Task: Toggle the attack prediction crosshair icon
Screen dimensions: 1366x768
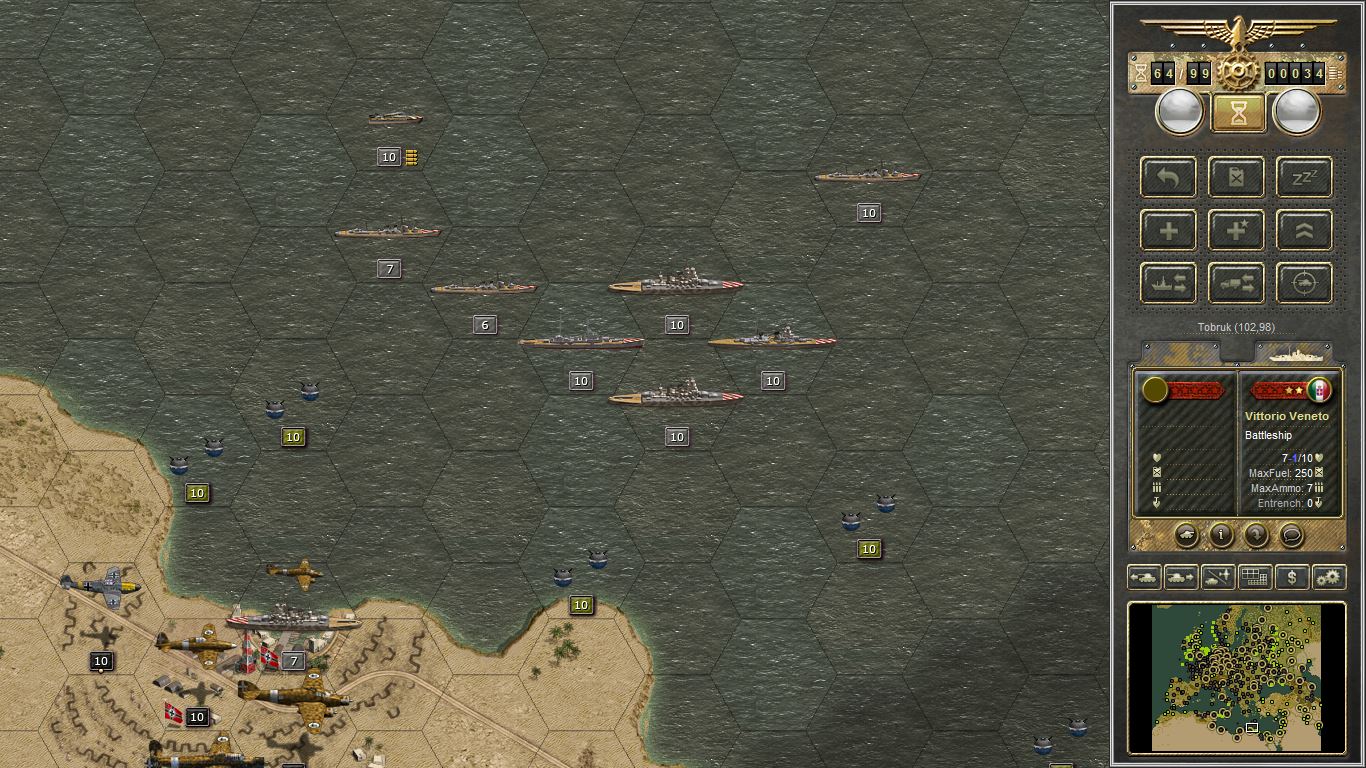Action: click(x=1303, y=283)
